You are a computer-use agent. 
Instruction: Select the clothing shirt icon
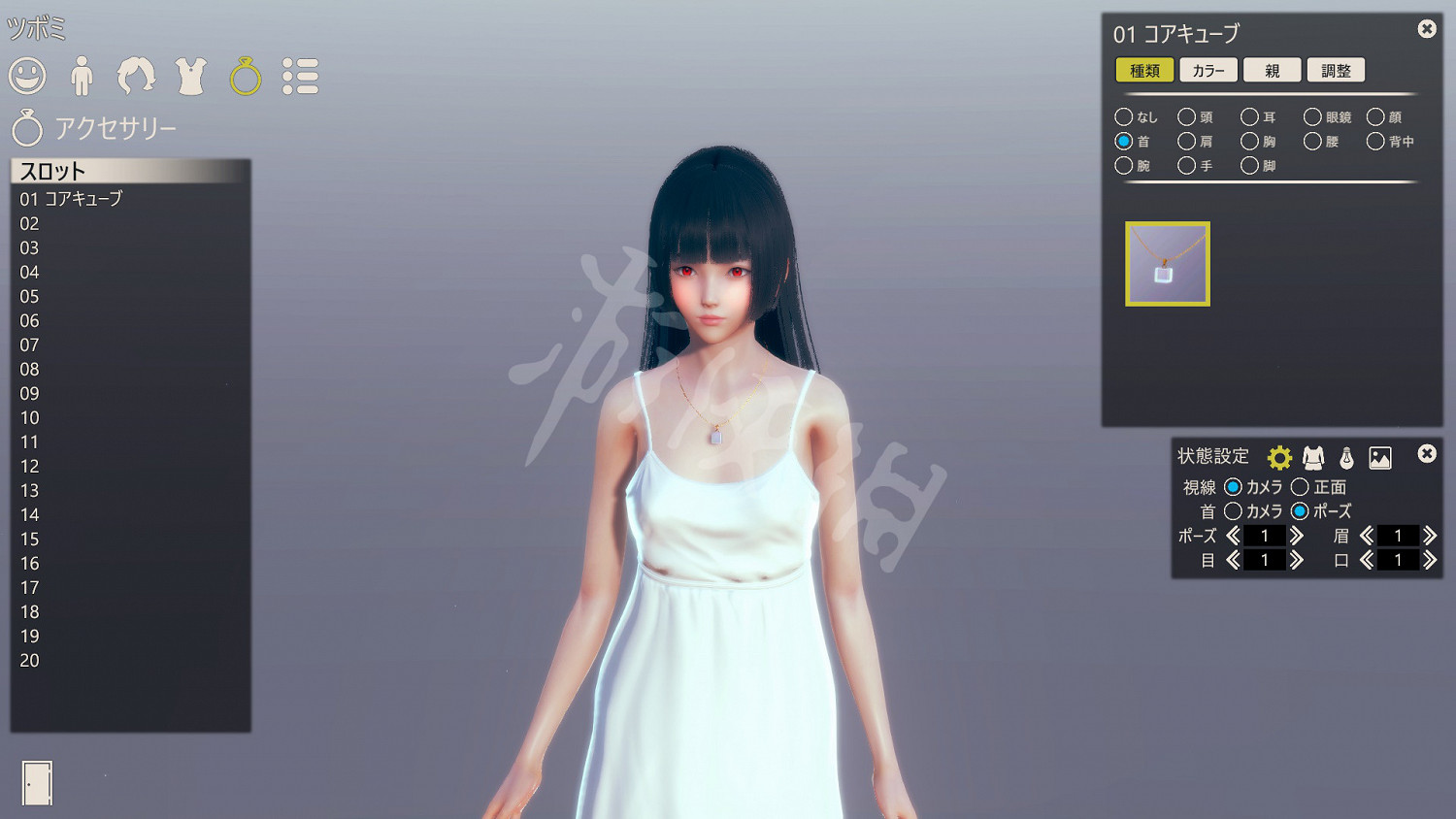[x=190, y=76]
